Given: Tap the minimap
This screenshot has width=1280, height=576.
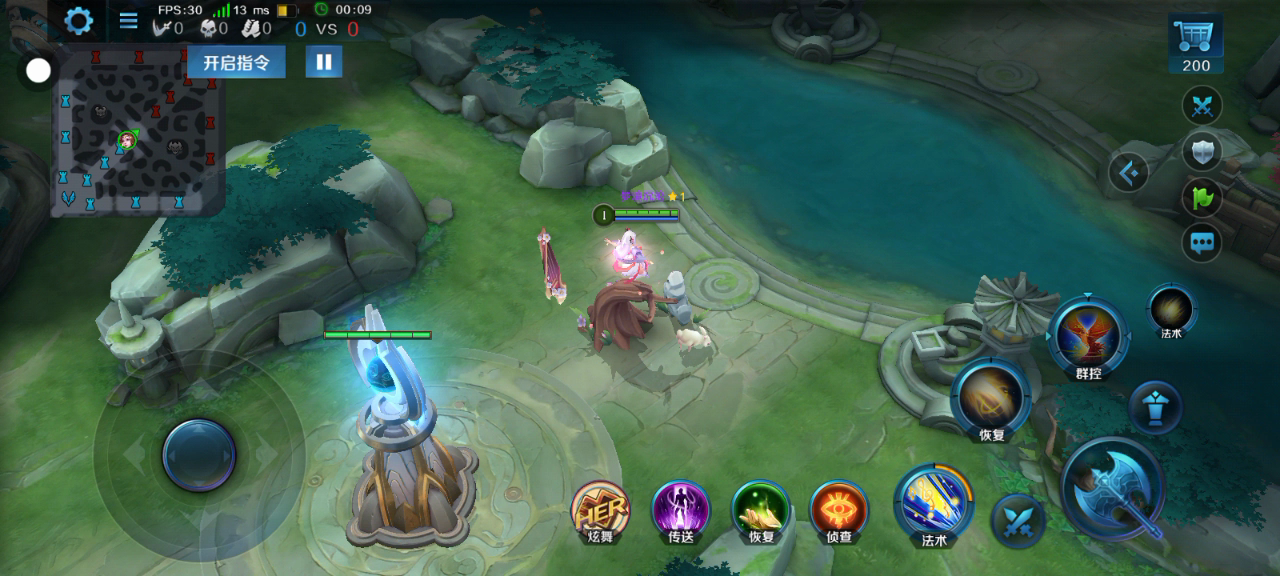Looking at the screenshot, I should coord(138,132).
